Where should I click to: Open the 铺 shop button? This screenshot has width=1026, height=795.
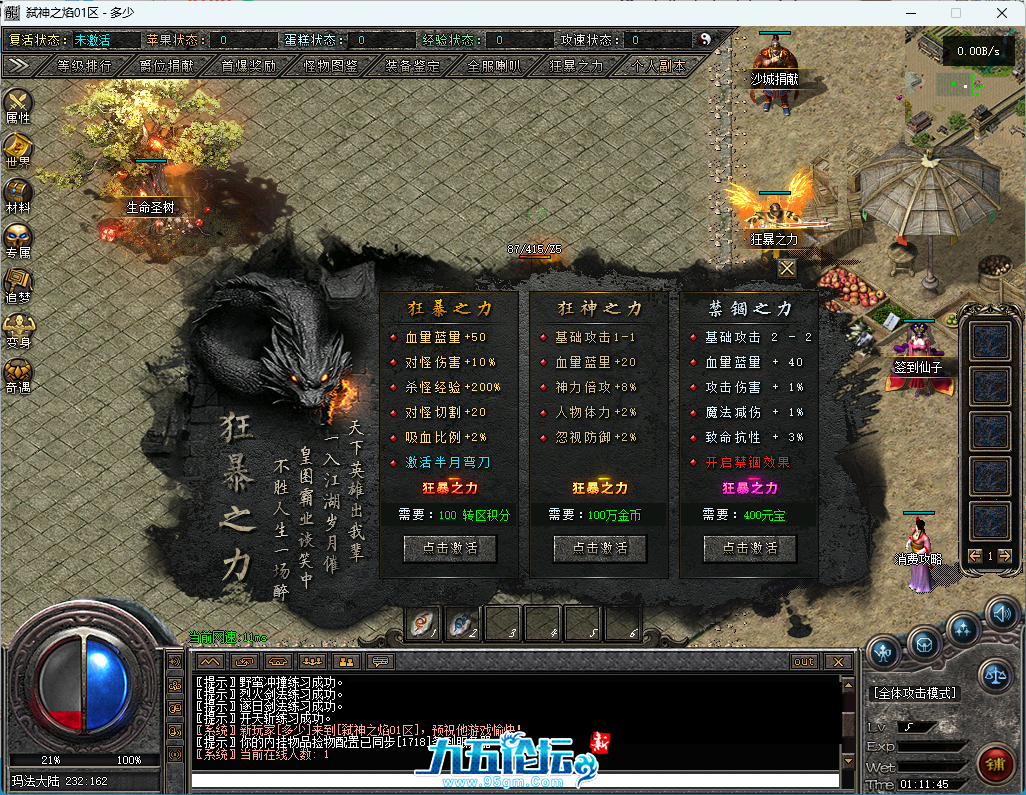[995, 765]
